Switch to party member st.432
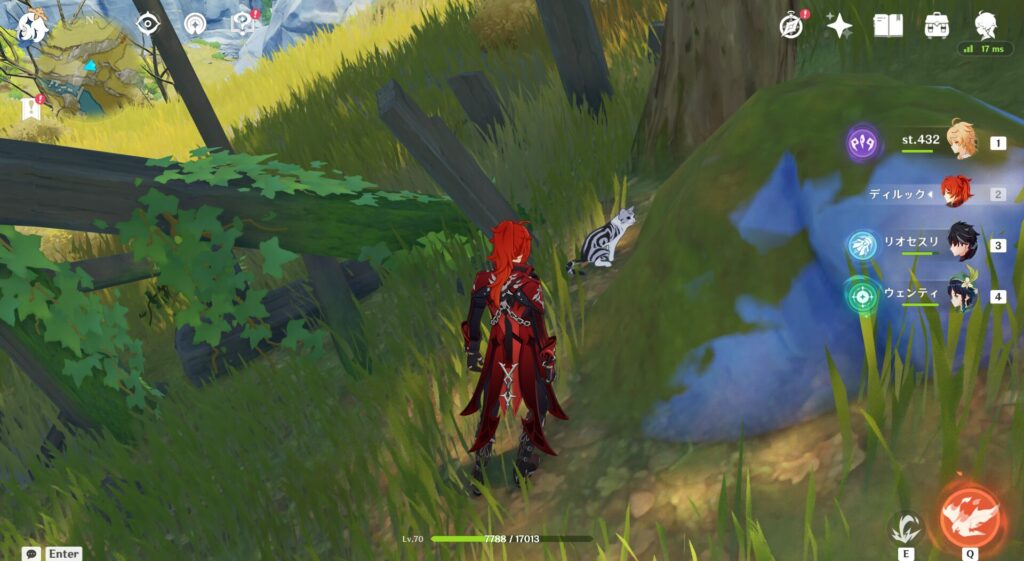This screenshot has height=561, width=1024. coord(961,143)
